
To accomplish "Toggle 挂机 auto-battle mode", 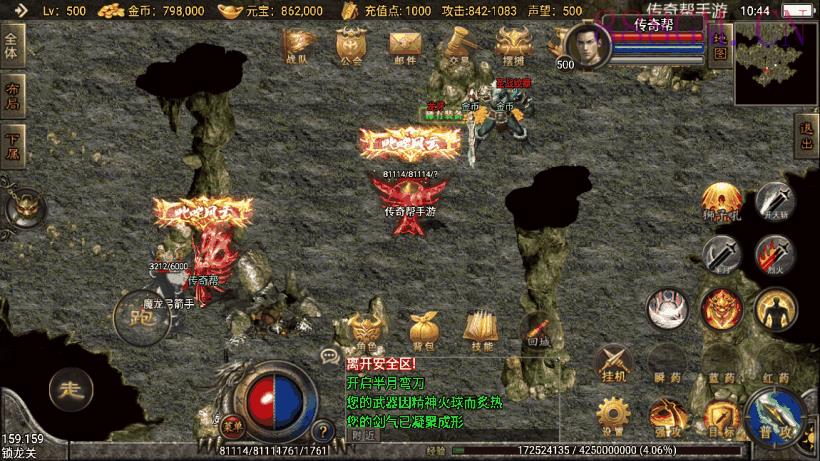I will pos(613,362).
